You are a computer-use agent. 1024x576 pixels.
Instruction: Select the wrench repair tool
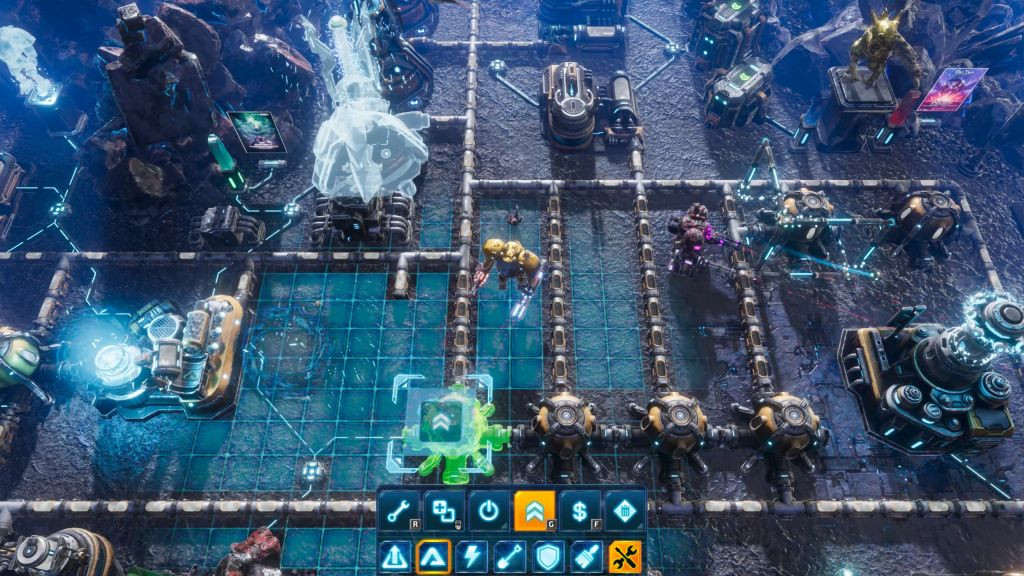coord(398,510)
